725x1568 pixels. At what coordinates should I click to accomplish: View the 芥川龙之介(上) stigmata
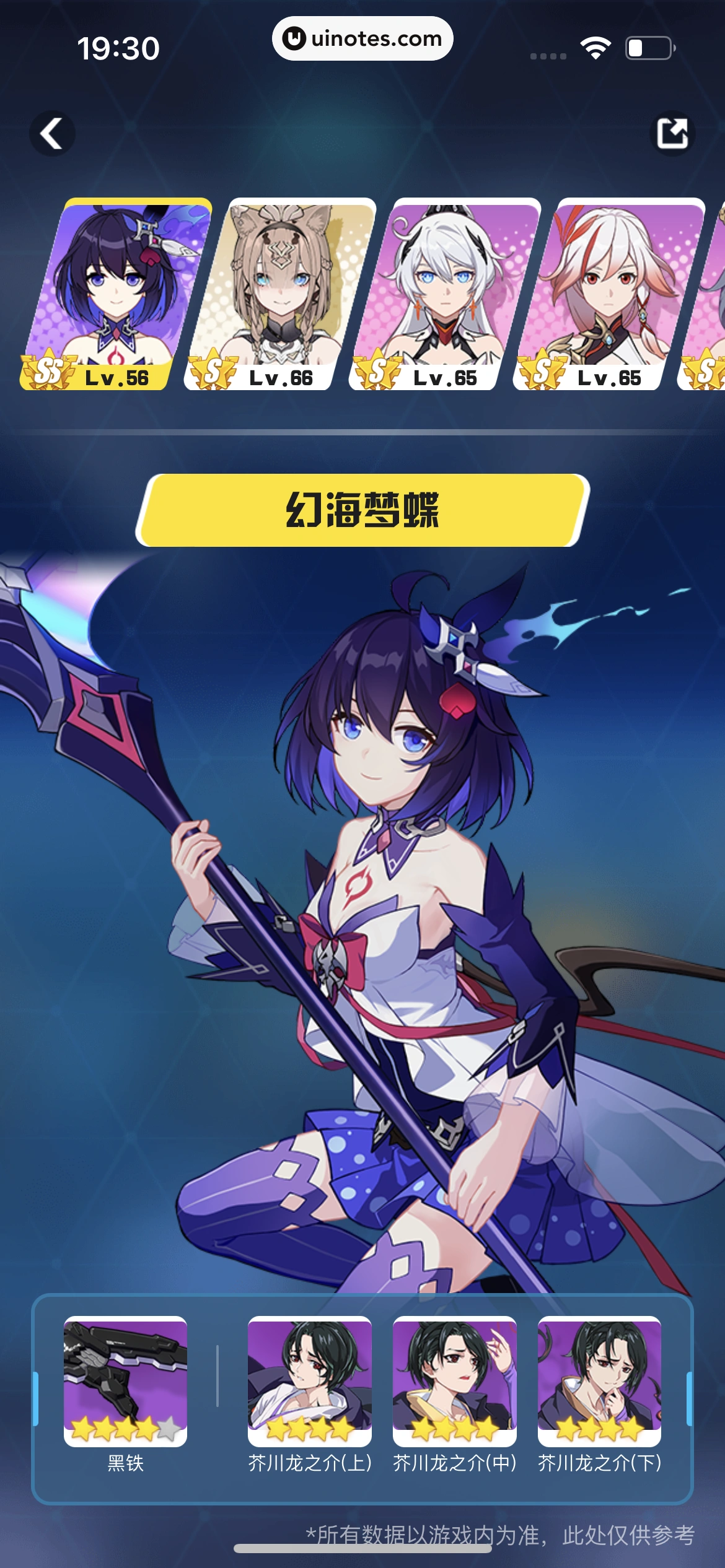click(310, 1381)
